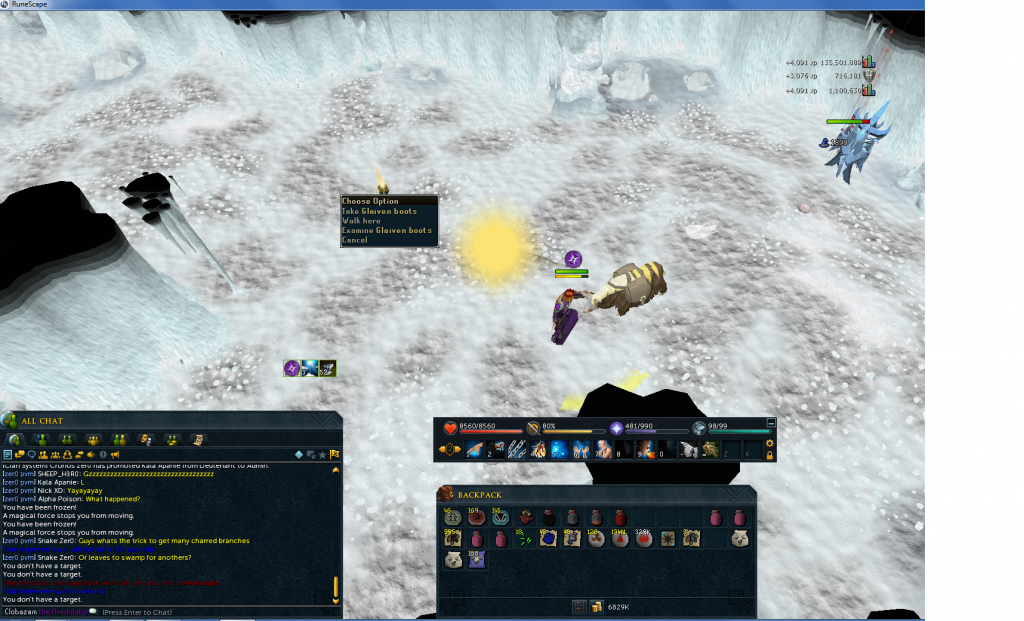Viewport: 1024px width, 621px height.
Task: Click the purple prayer star icon
Action: 617,427
